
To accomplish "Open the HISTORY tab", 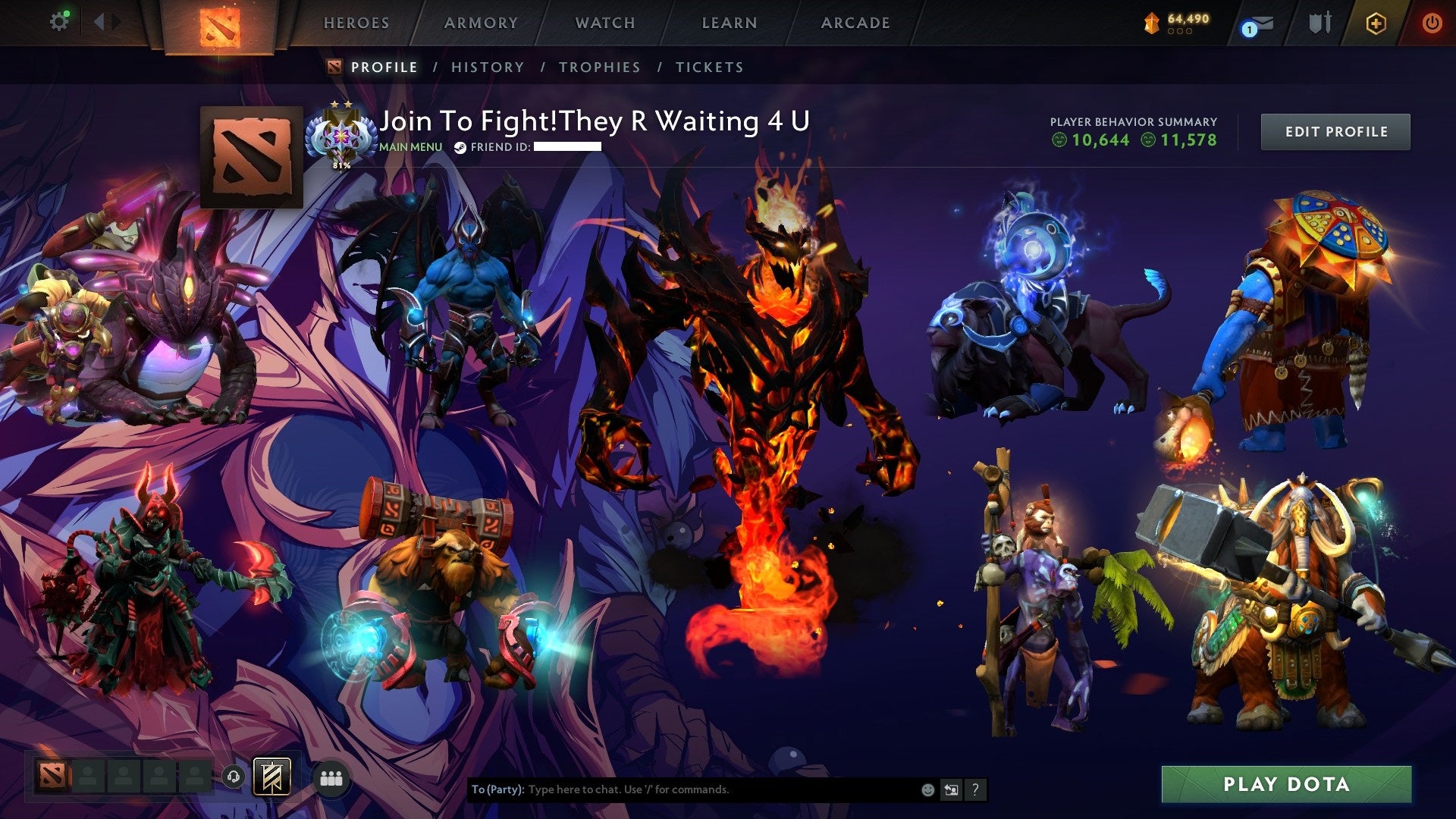I will (488, 67).
